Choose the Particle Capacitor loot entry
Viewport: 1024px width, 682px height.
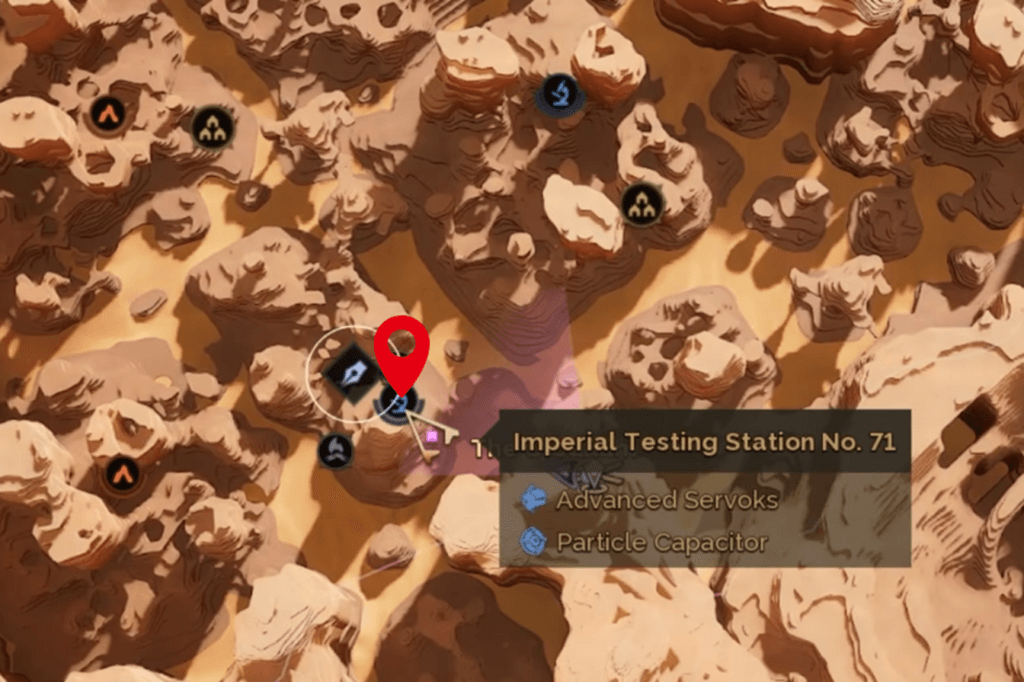(661, 542)
